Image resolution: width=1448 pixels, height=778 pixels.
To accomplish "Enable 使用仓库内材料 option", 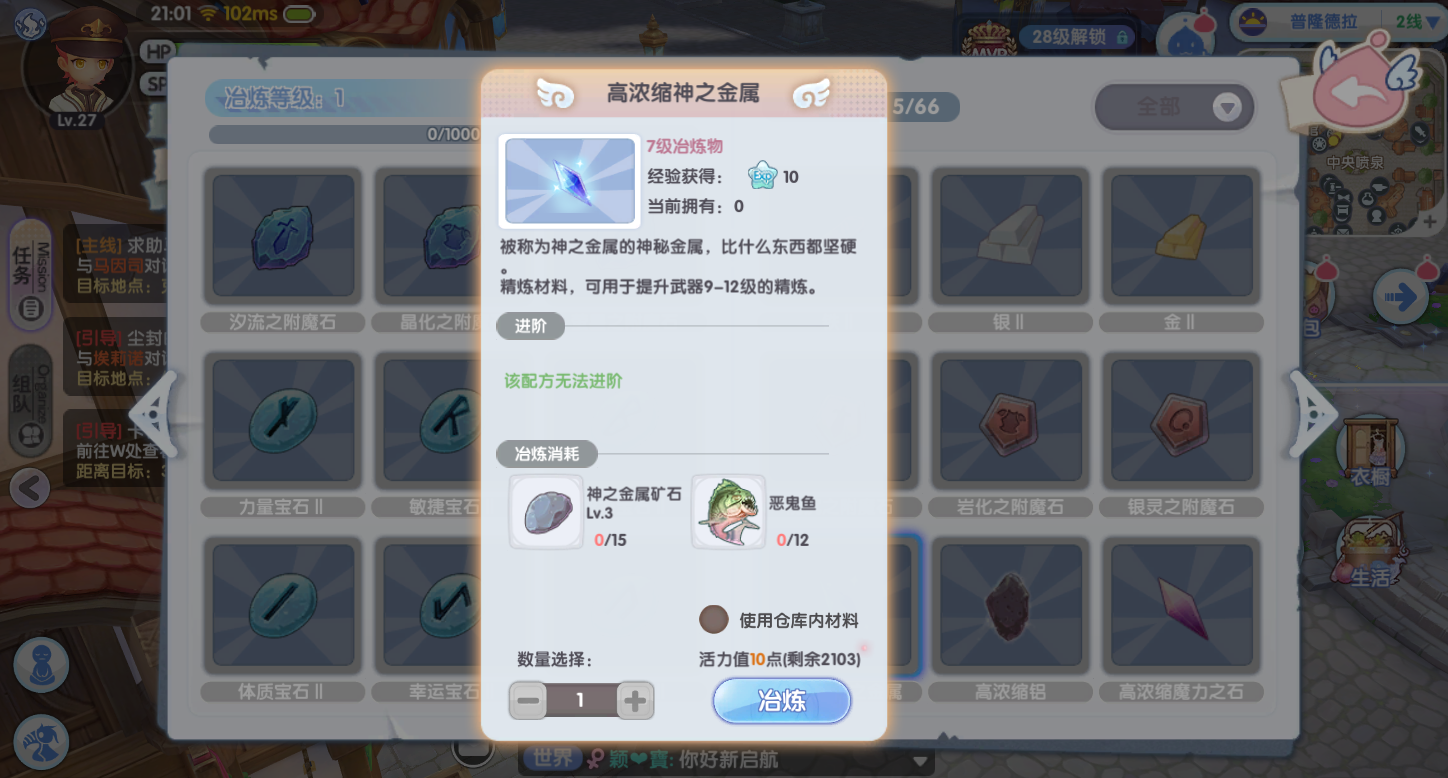I will pyautogui.click(x=715, y=619).
